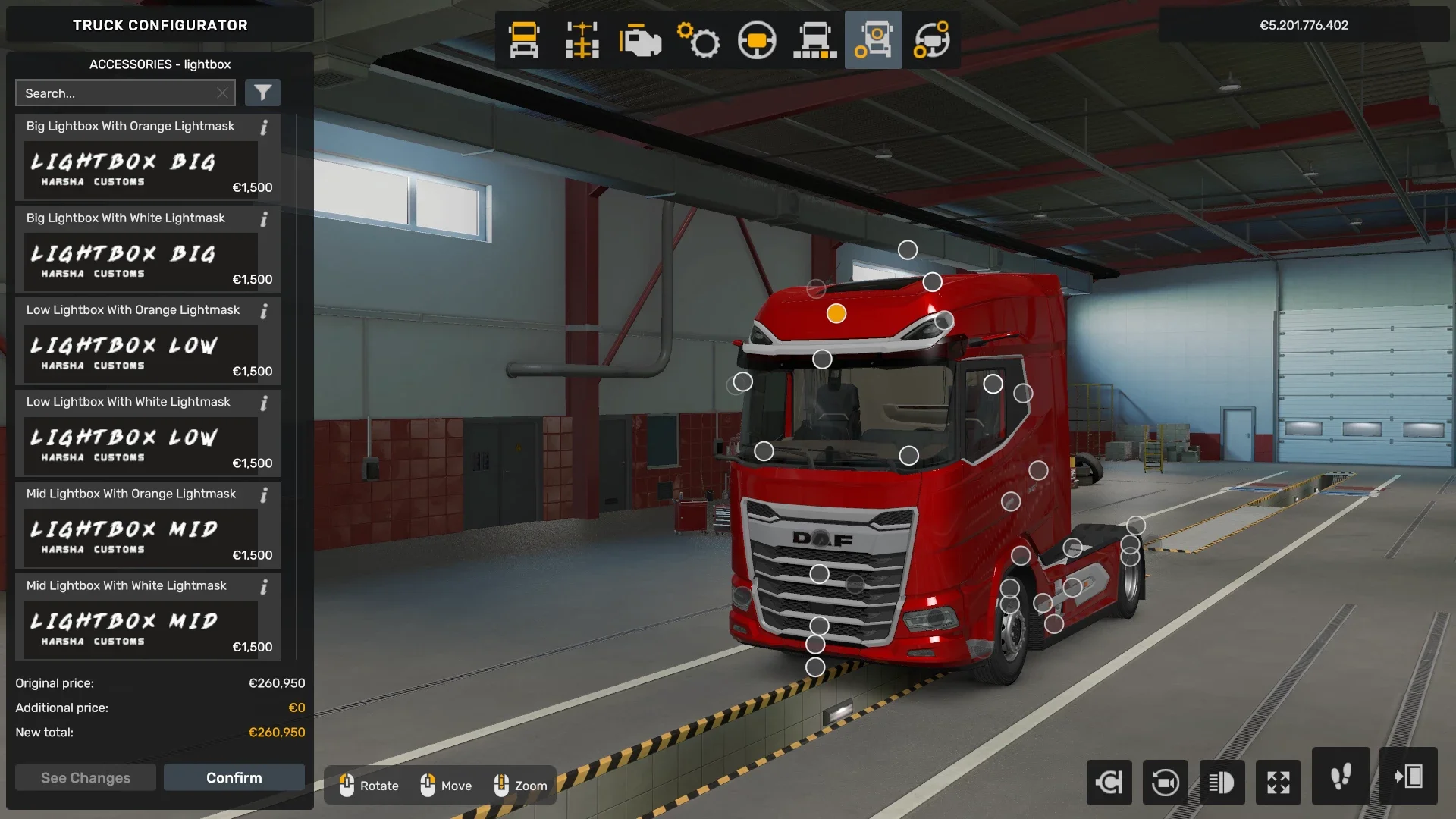
Task: Expand info for Big Lightbox With Orange Lightmask
Action: [264, 128]
